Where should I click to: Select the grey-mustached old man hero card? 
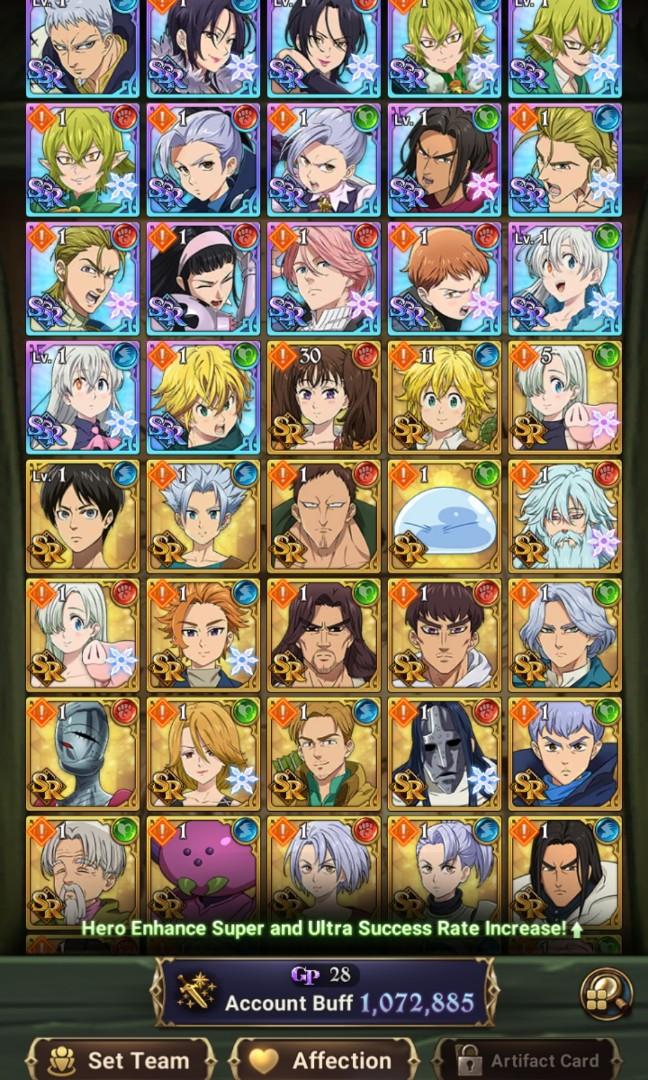(x=82, y=871)
